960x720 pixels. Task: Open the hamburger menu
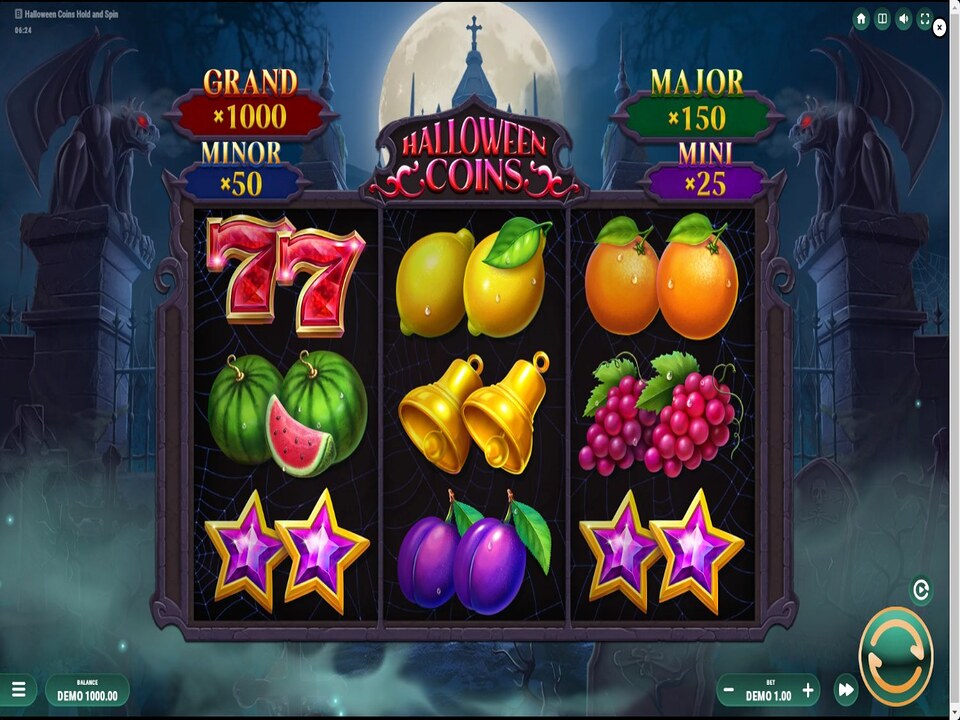pyautogui.click(x=18, y=690)
